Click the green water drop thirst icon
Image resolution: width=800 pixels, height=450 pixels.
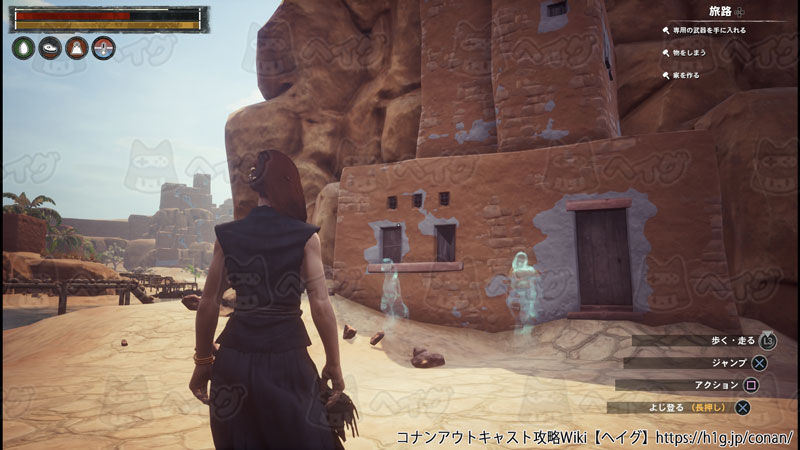point(23,48)
